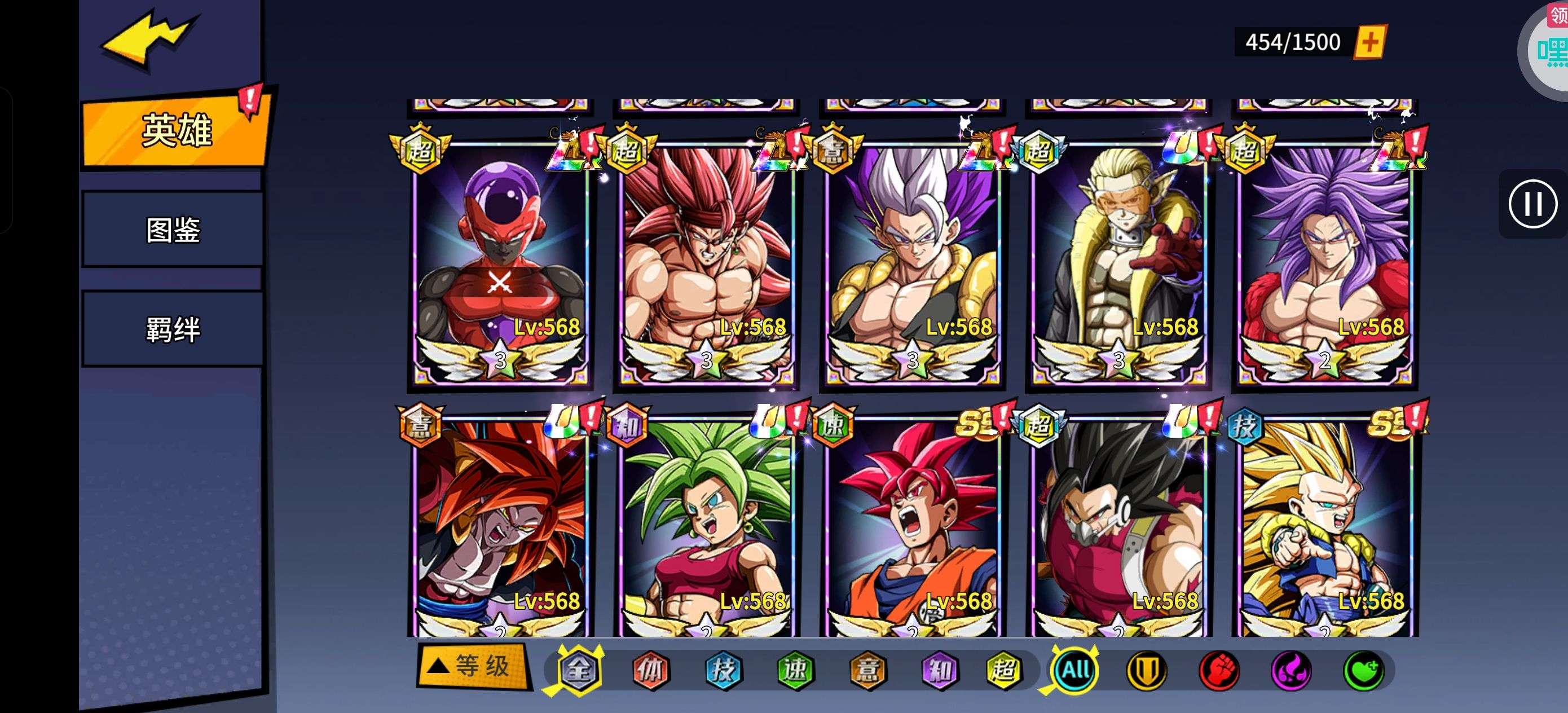Filter by the red fist attack role

click(x=1219, y=670)
